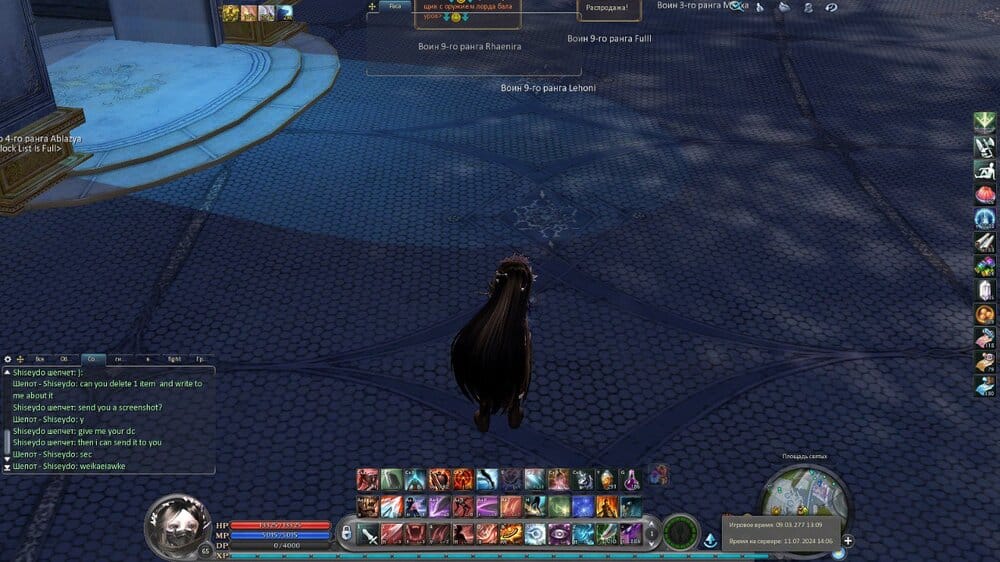This screenshot has height=562, width=1000.
Task: Click the colorful gems icon in the right sidebar
Action: tap(985, 266)
